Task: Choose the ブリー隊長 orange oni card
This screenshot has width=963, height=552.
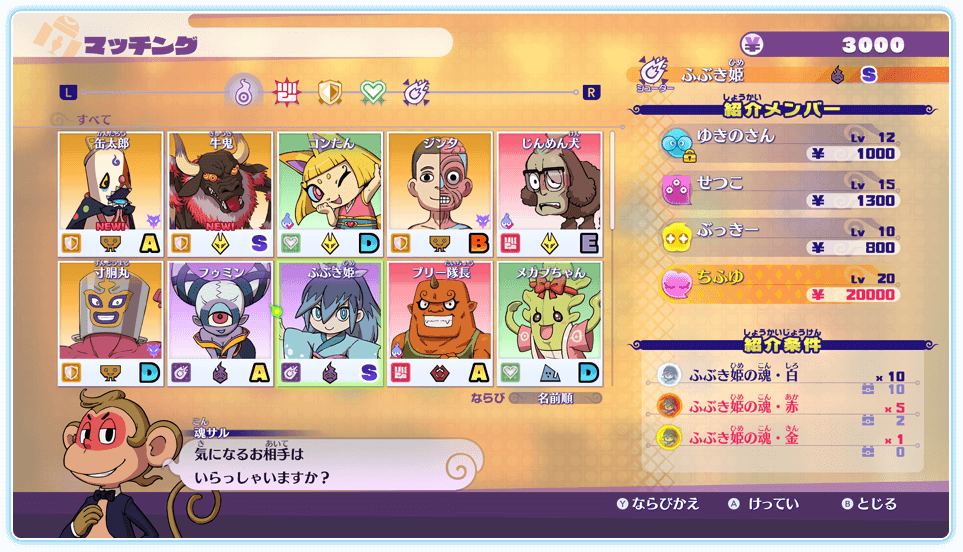Action: [440, 322]
